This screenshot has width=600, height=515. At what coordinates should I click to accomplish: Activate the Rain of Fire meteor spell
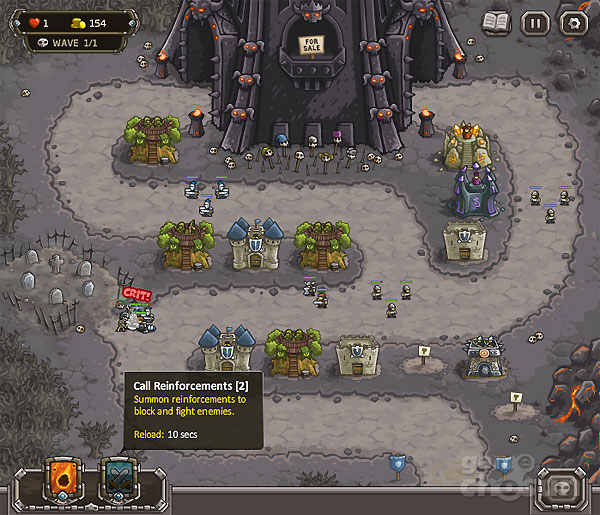[x=66, y=480]
